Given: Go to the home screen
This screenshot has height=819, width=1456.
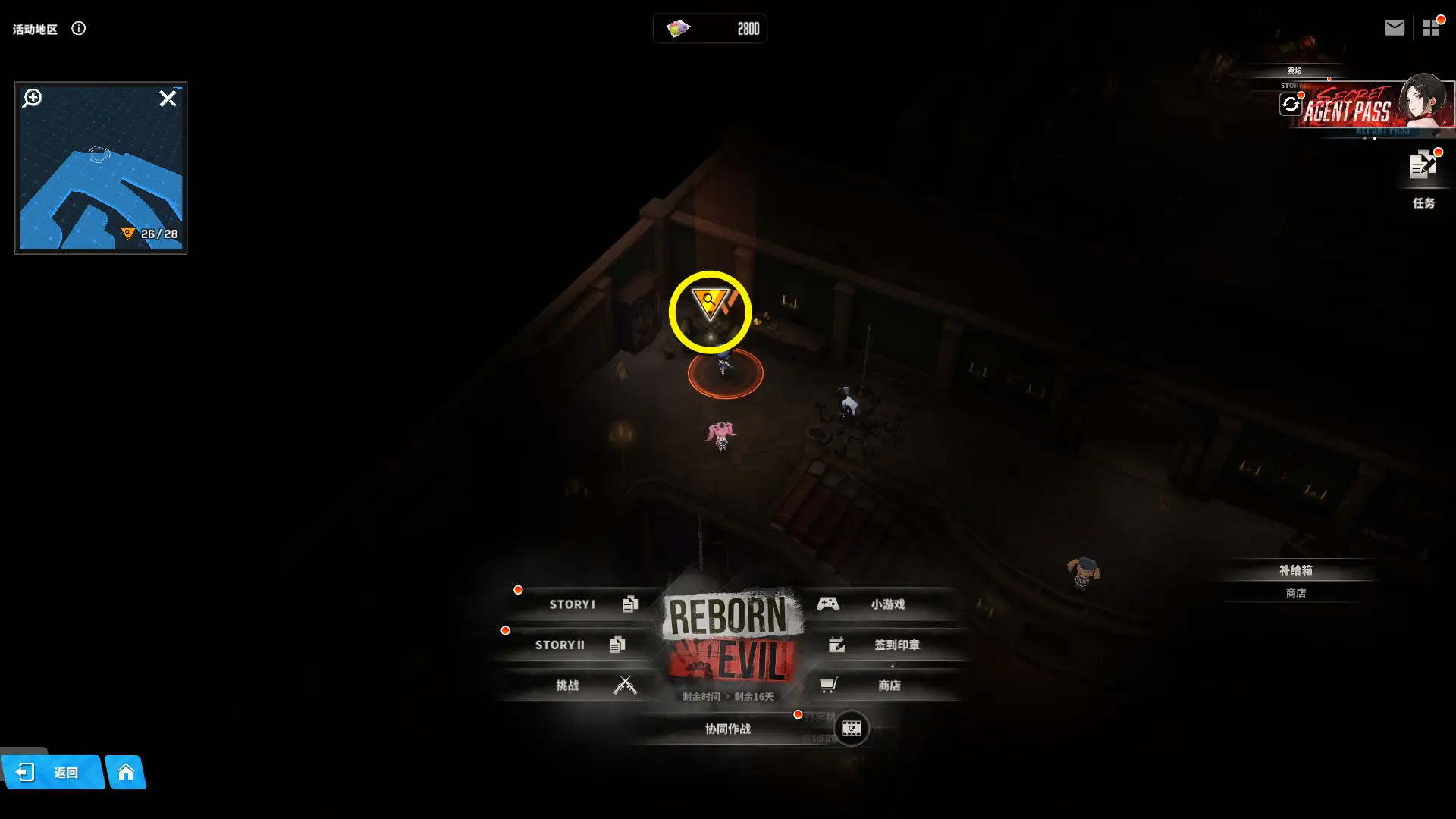Looking at the screenshot, I should click(x=126, y=773).
